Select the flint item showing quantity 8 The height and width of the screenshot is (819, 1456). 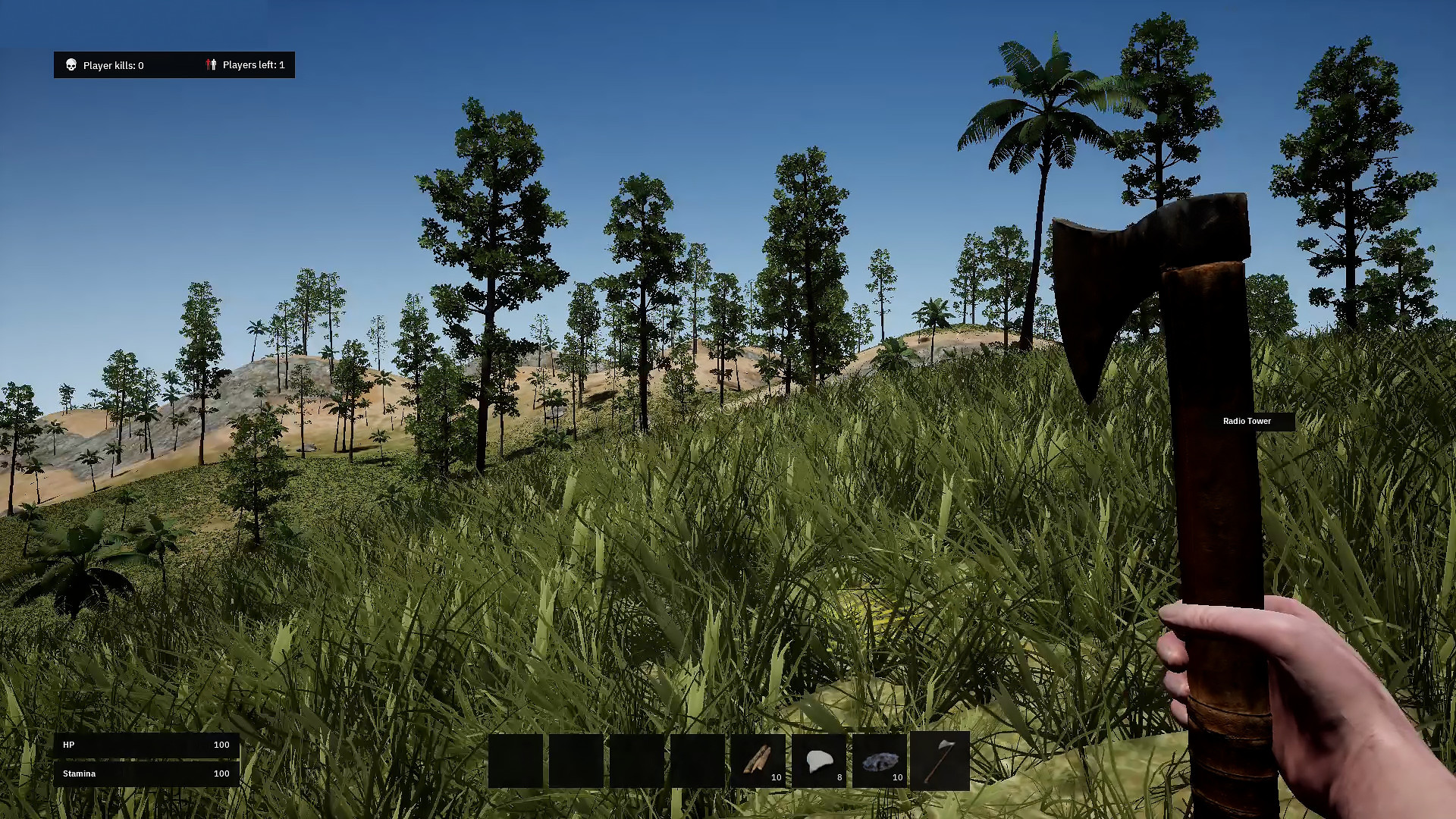point(817,761)
